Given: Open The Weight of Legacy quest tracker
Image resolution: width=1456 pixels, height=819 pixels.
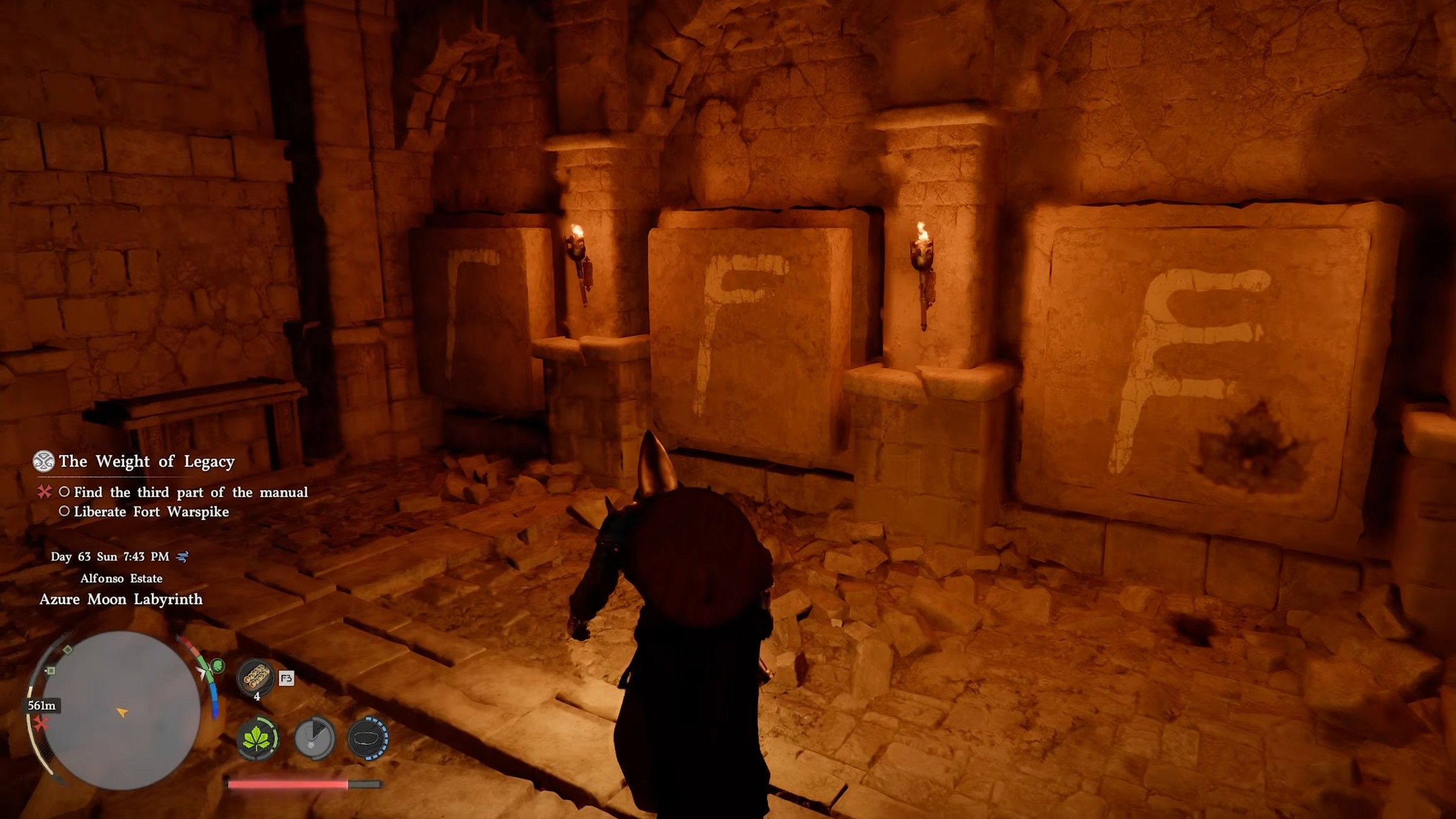Looking at the screenshot, I should (x=146, y=461).
